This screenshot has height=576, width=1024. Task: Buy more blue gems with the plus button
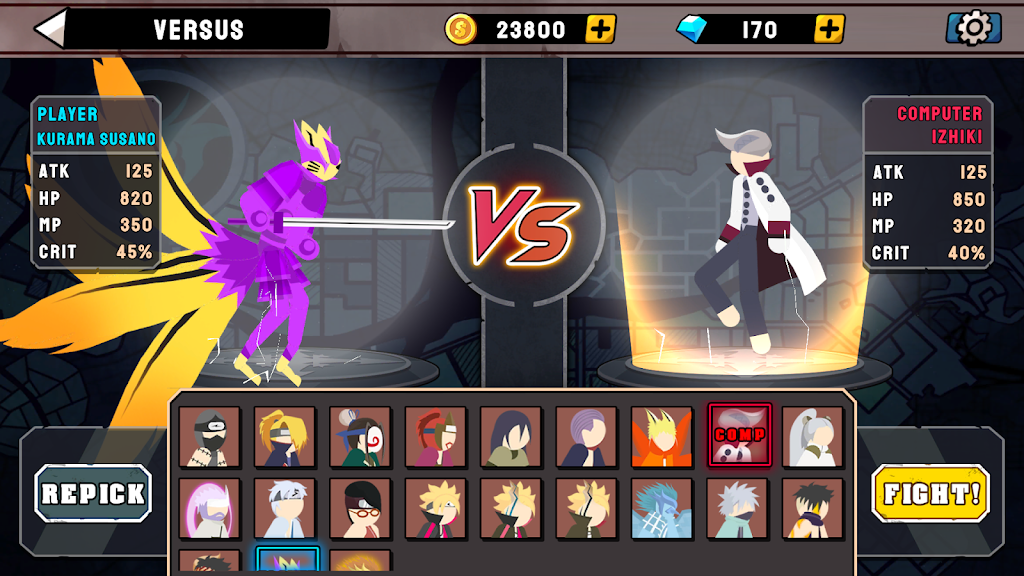click(x=829, y=29)
